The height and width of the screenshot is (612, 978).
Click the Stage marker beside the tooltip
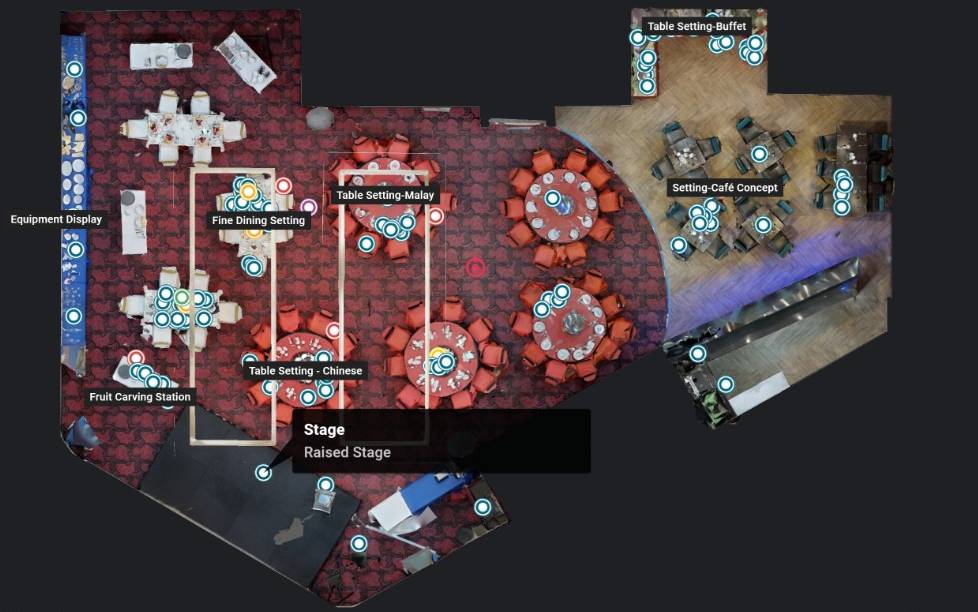(263, 472)
